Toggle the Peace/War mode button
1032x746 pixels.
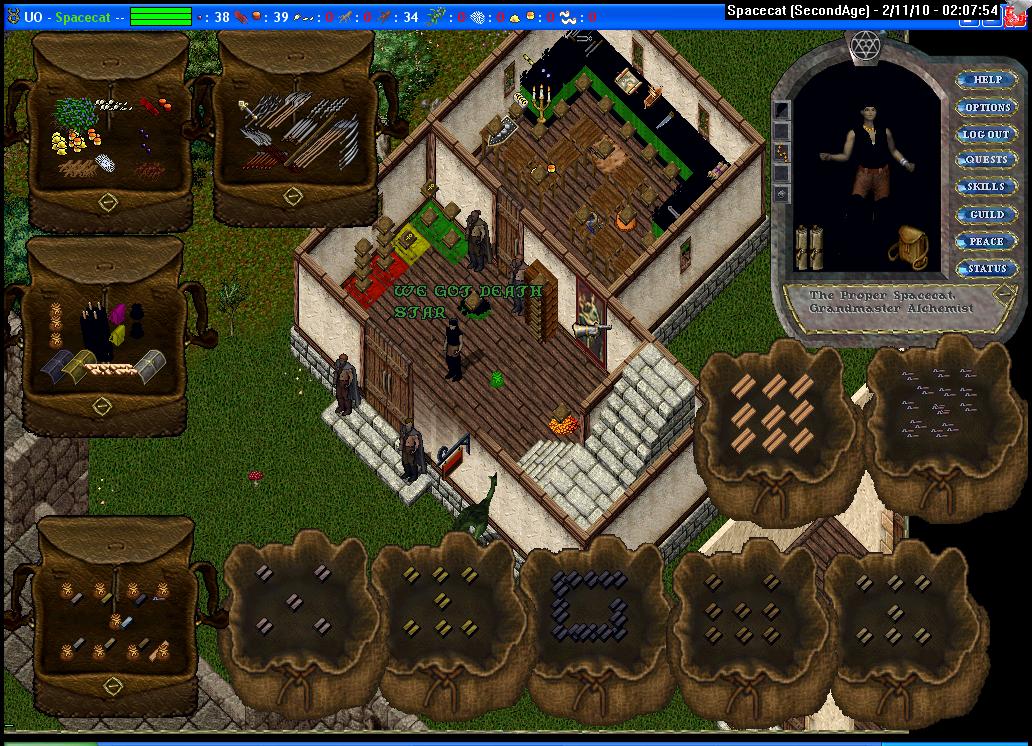pyautogui.click(x=986, y=242)
